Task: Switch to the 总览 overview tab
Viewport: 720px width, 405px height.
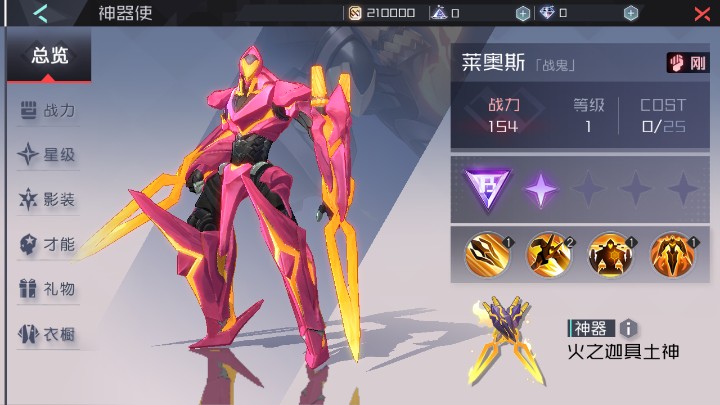Action: 49,56
